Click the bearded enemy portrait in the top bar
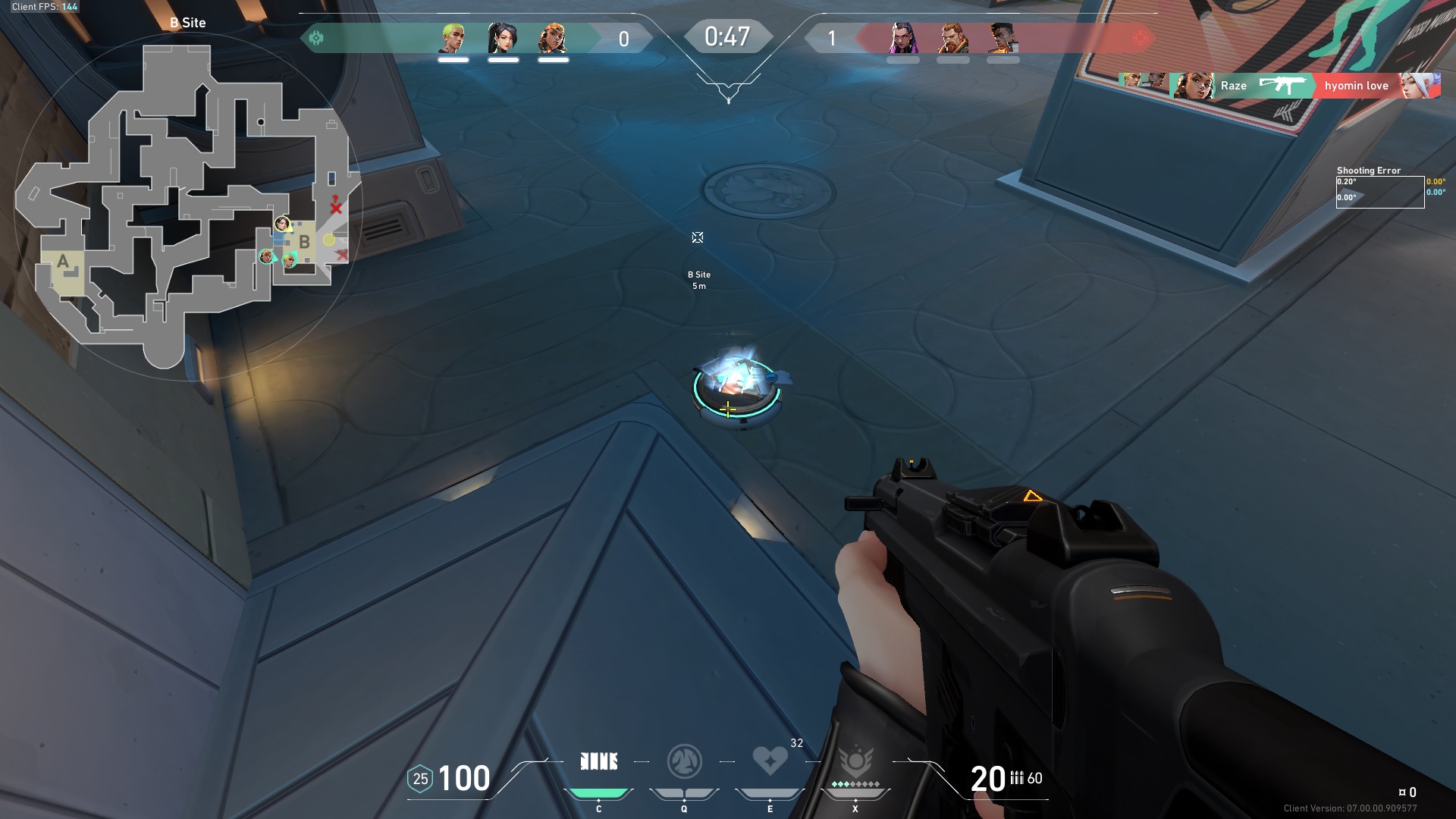Image resolution: width=1456 pixels, height=819 pixels. 953,38
